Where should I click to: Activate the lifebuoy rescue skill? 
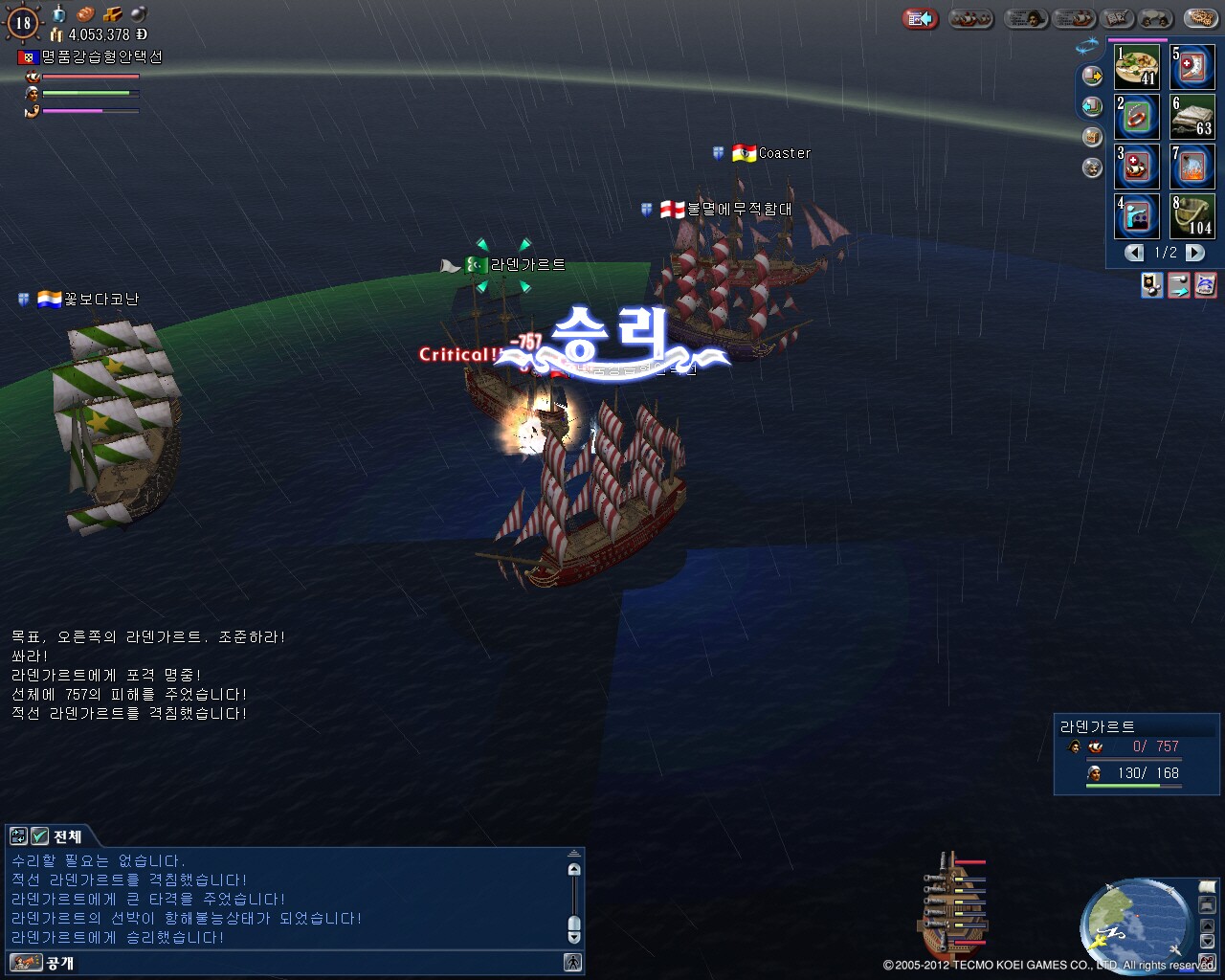coord(1136,117)
